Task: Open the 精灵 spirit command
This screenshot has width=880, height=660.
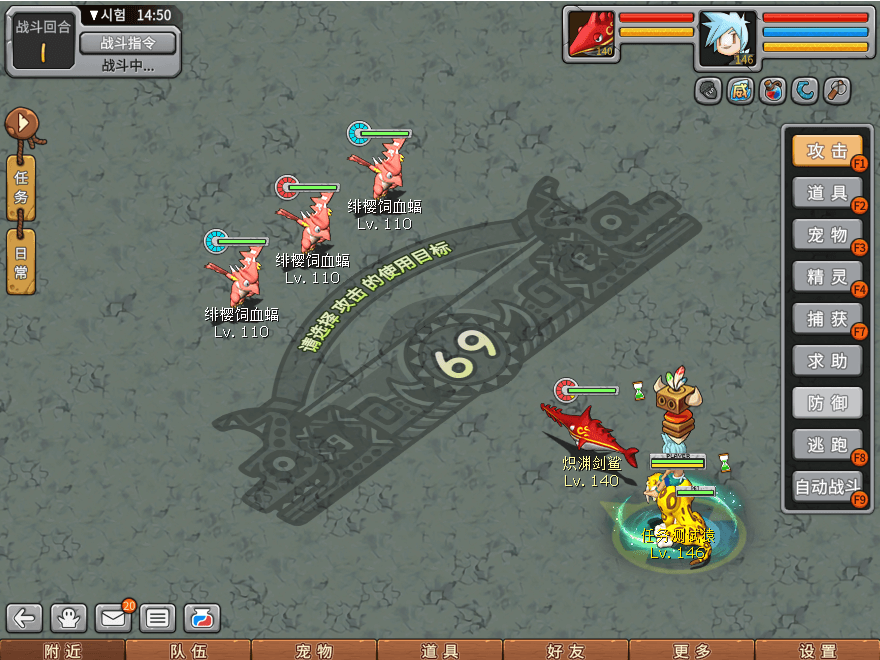Action: [x=827, y=277]
